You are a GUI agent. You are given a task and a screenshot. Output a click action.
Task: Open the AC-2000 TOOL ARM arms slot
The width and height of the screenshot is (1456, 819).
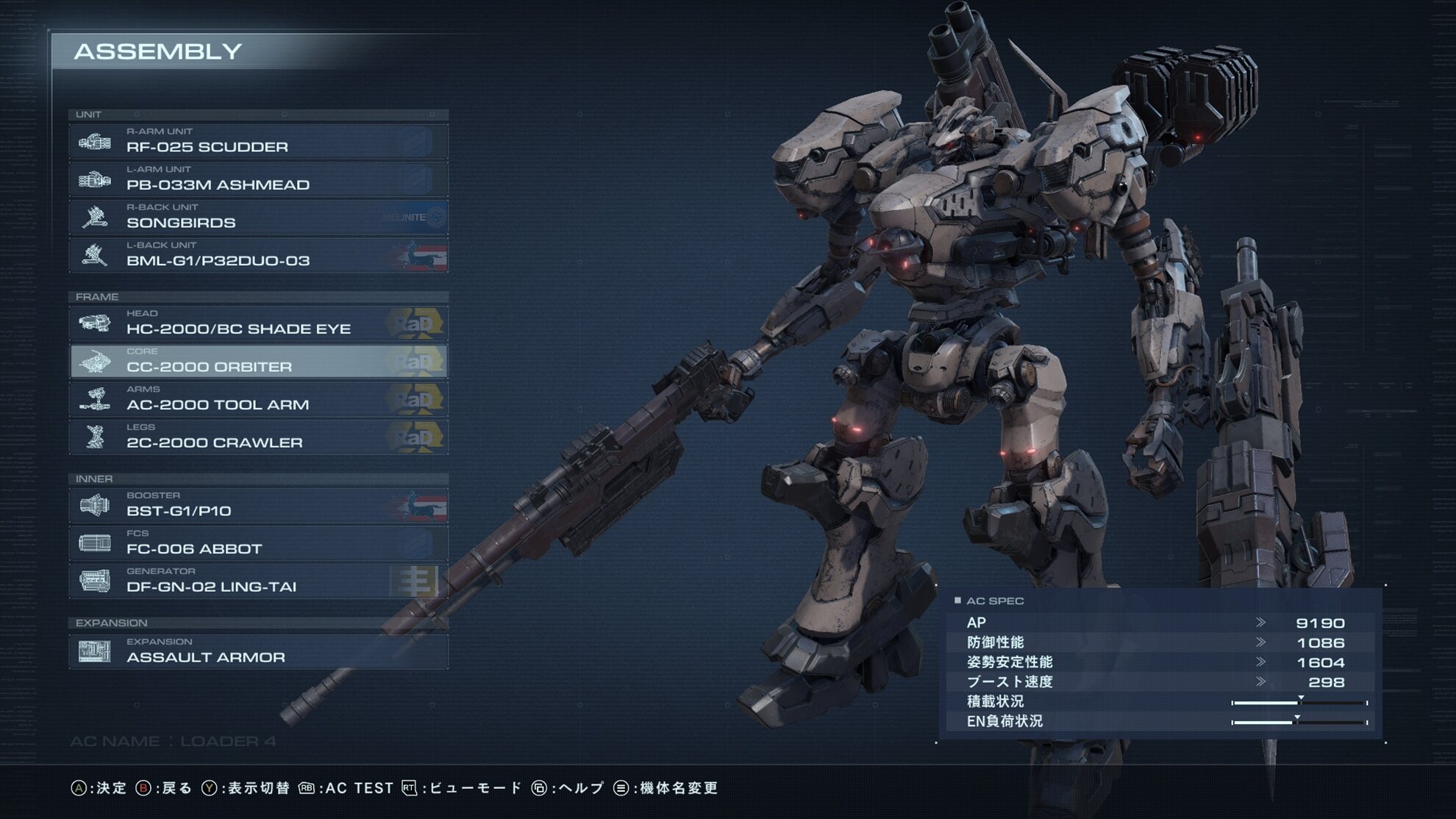tap(258, 399)
